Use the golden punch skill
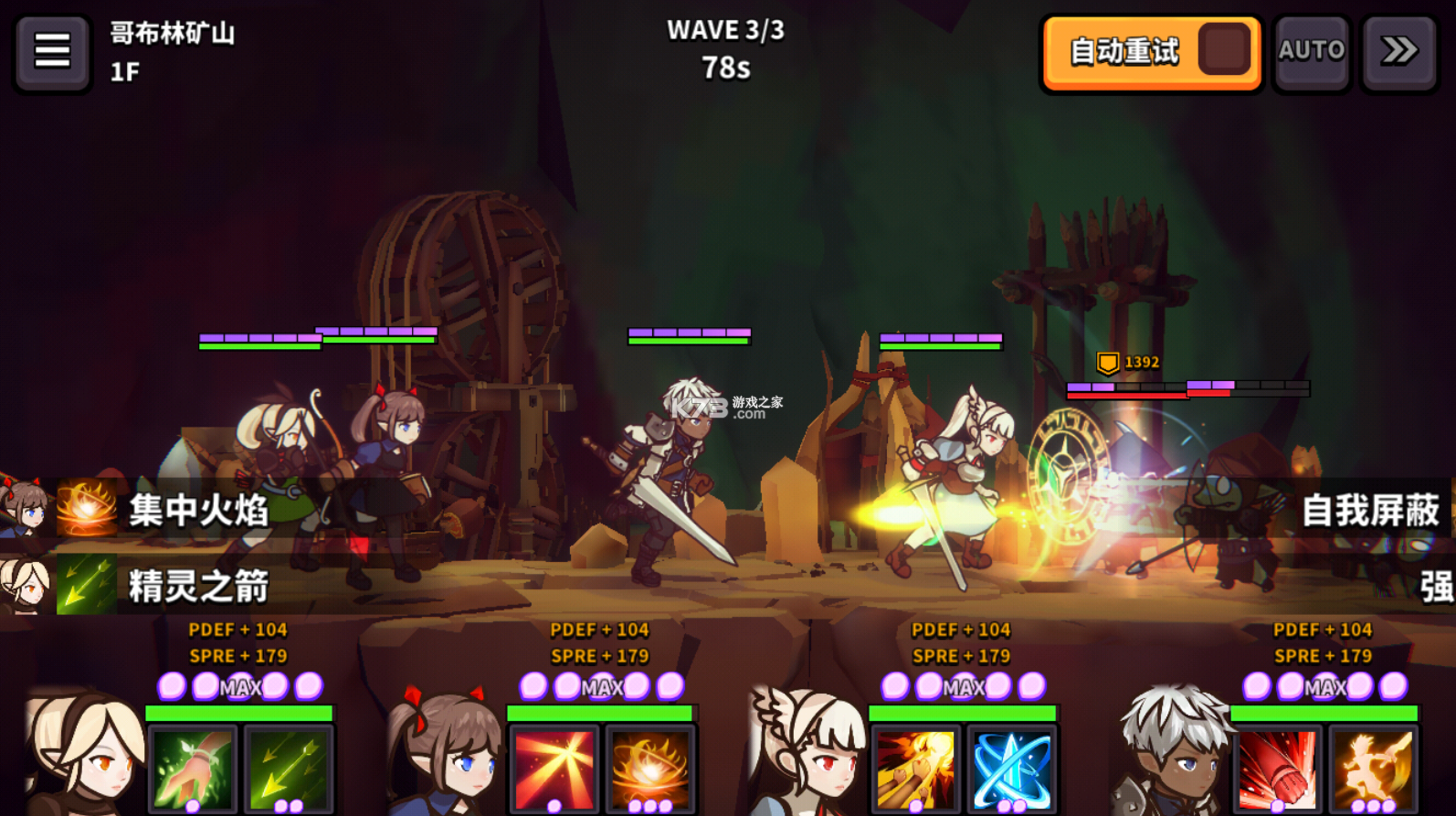The width and height of the screenshot is (1456, 816). coord(915,768)
